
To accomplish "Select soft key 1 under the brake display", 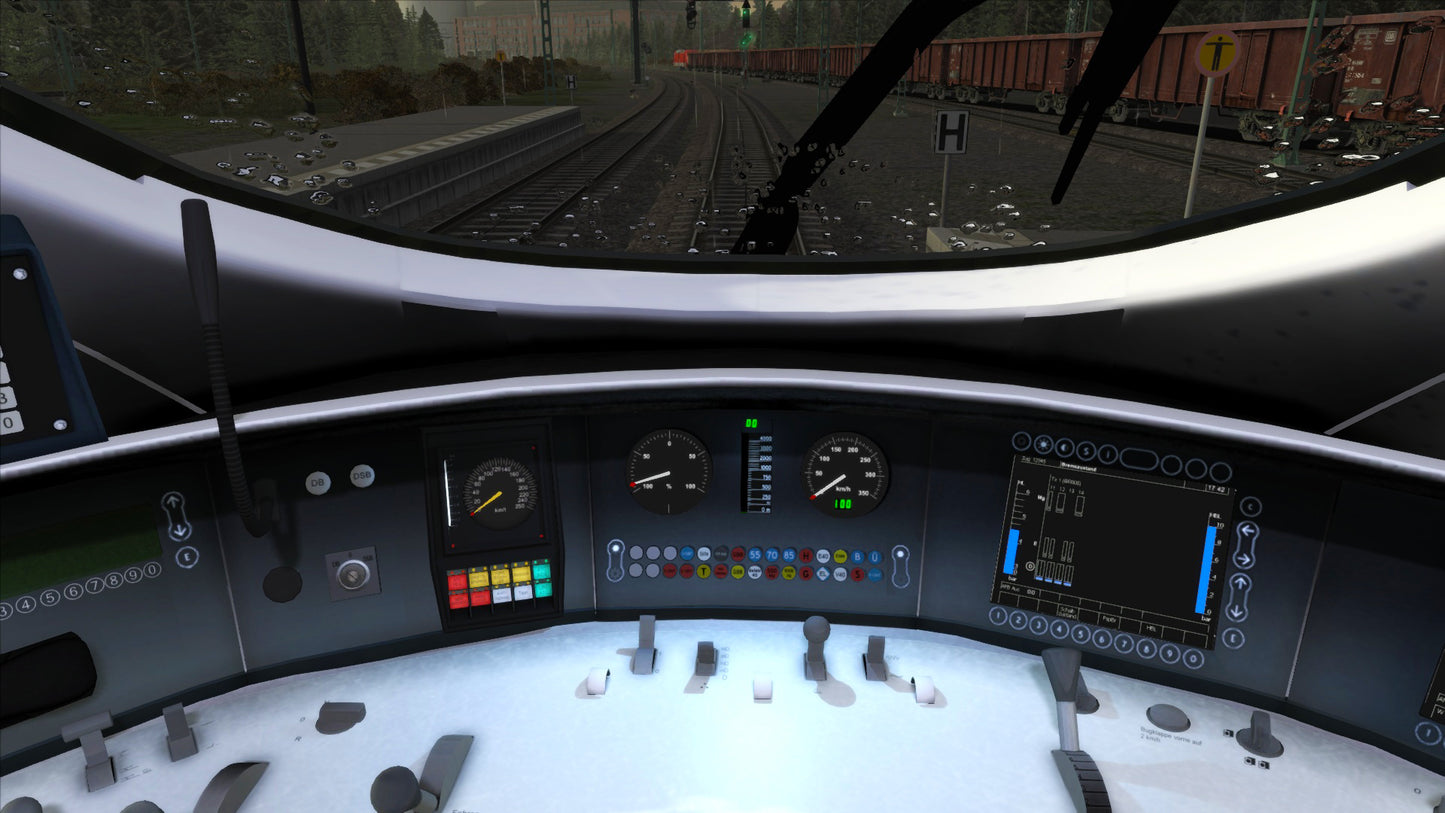I will [997, 616].
